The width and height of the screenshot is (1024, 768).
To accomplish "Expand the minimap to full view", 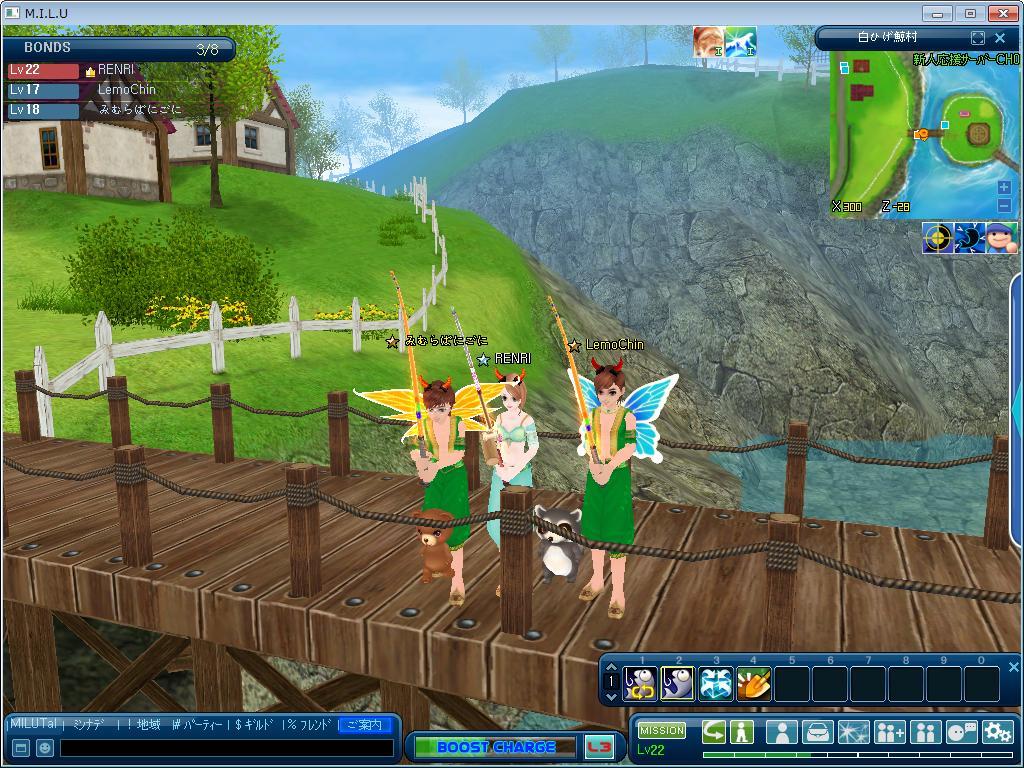I will 978,38.
